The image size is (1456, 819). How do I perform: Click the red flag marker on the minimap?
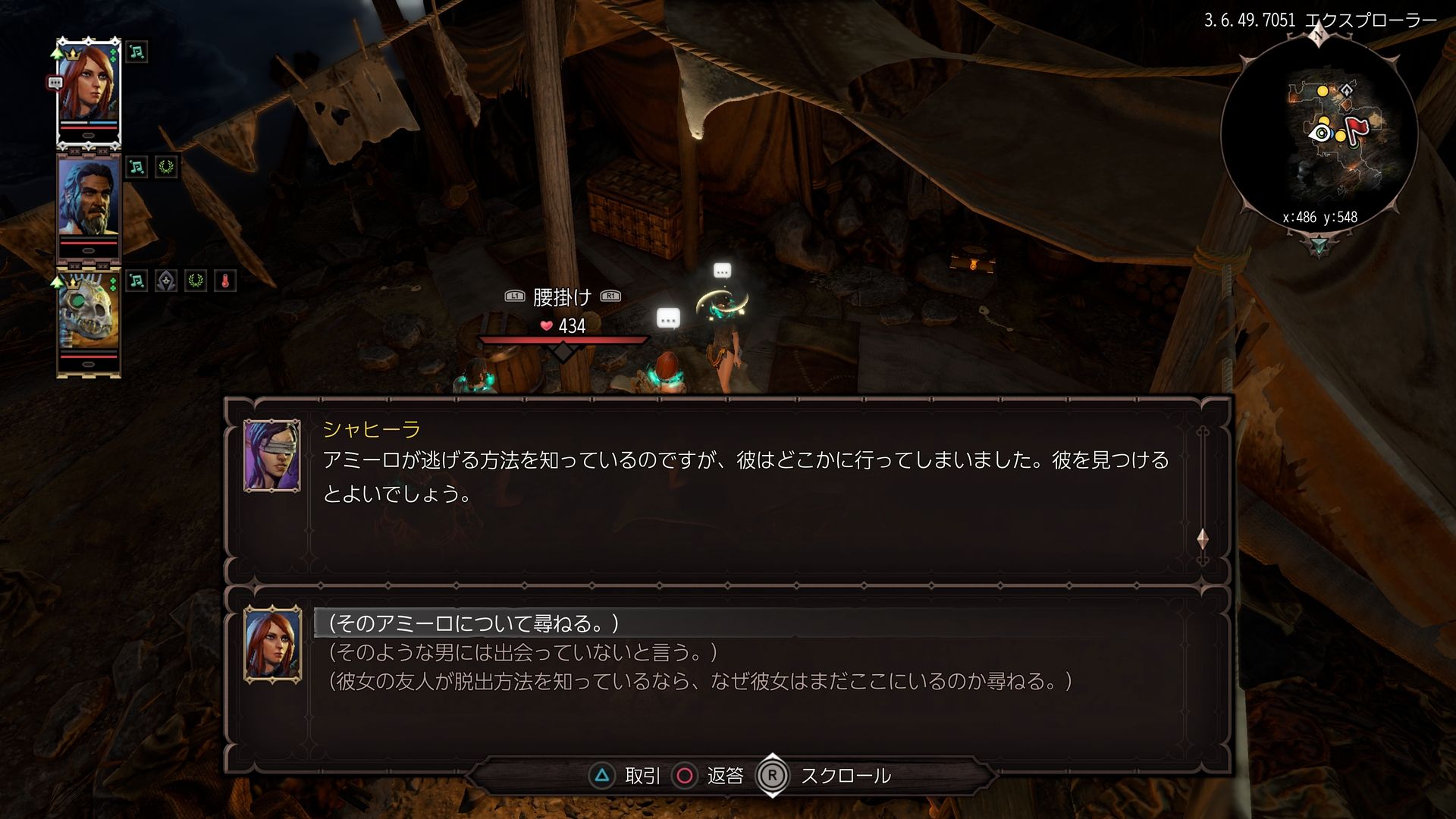coord(1357,129)
